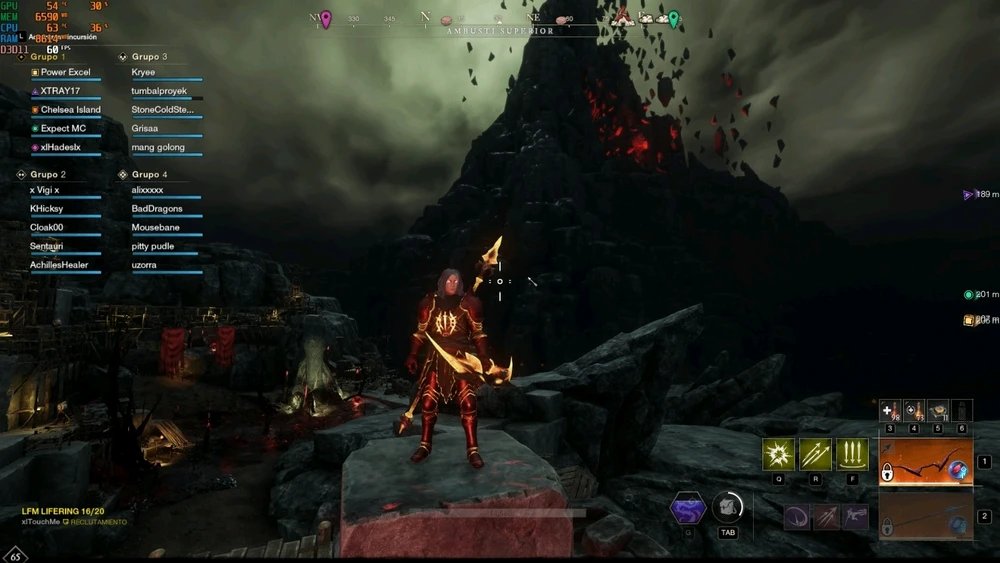
Task: Select group member Power Excel
Action: tap(65, 72)
